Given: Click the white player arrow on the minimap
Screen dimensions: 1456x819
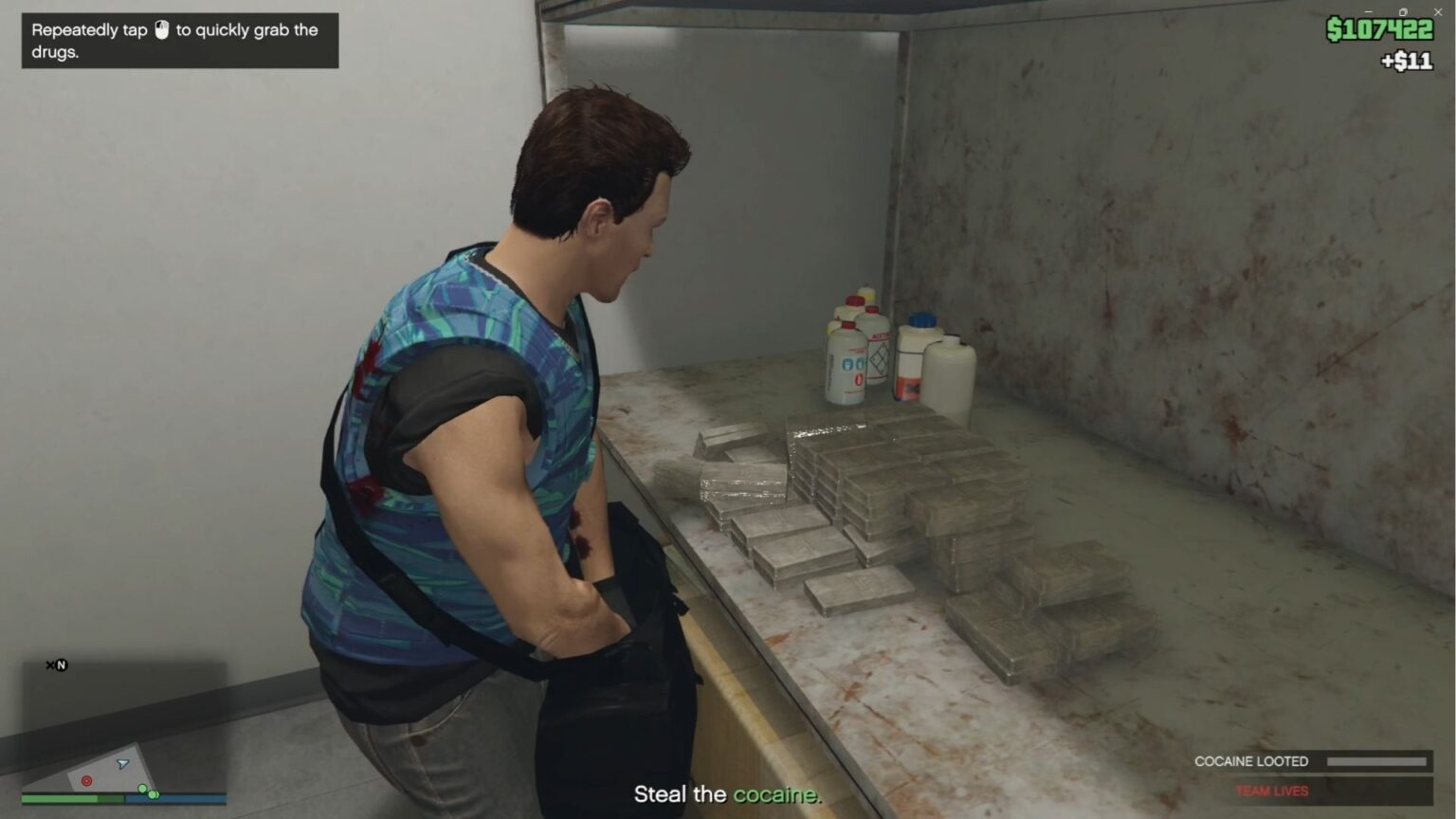Looking at the screenshot, I should 122,763.
